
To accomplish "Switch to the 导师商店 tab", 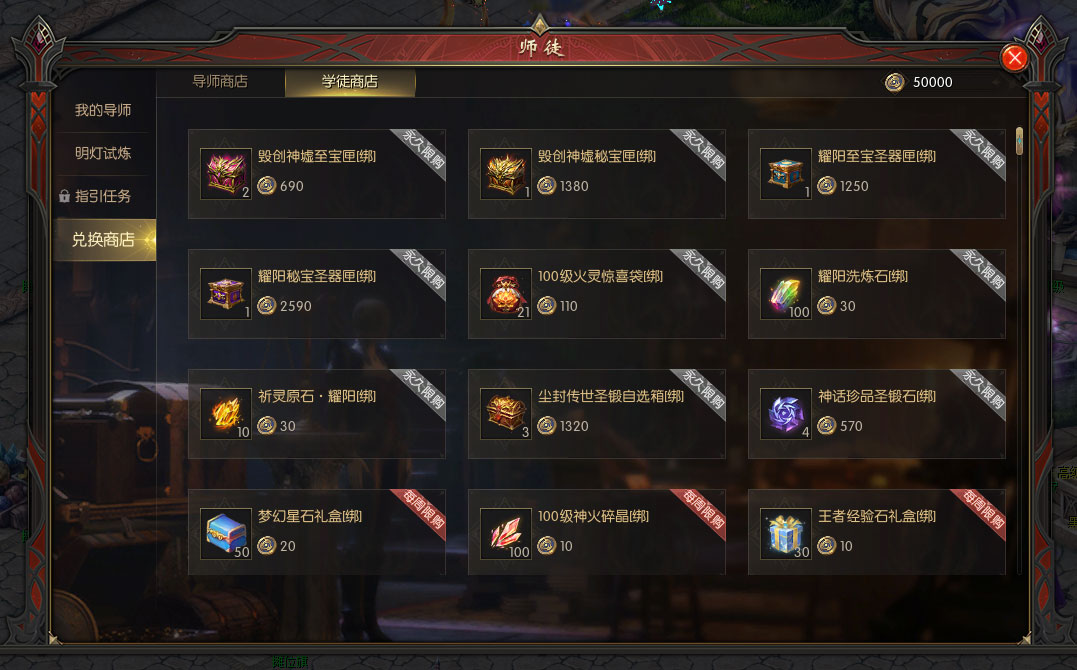I will tap(220, 82).
